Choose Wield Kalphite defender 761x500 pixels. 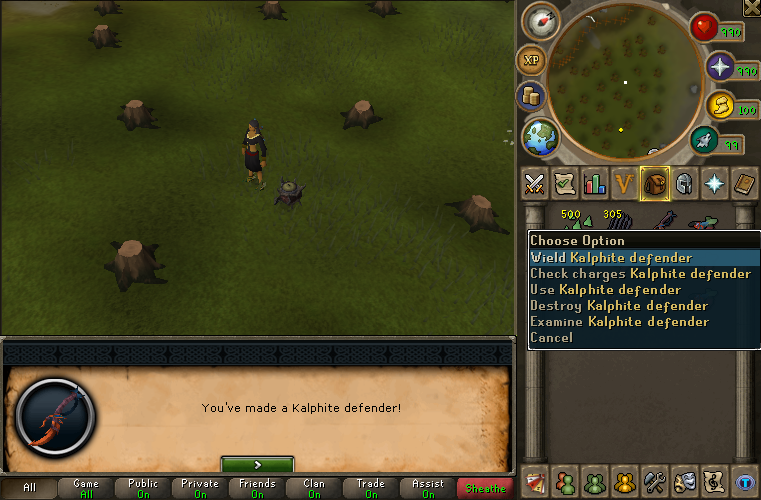tap(611, 258)
